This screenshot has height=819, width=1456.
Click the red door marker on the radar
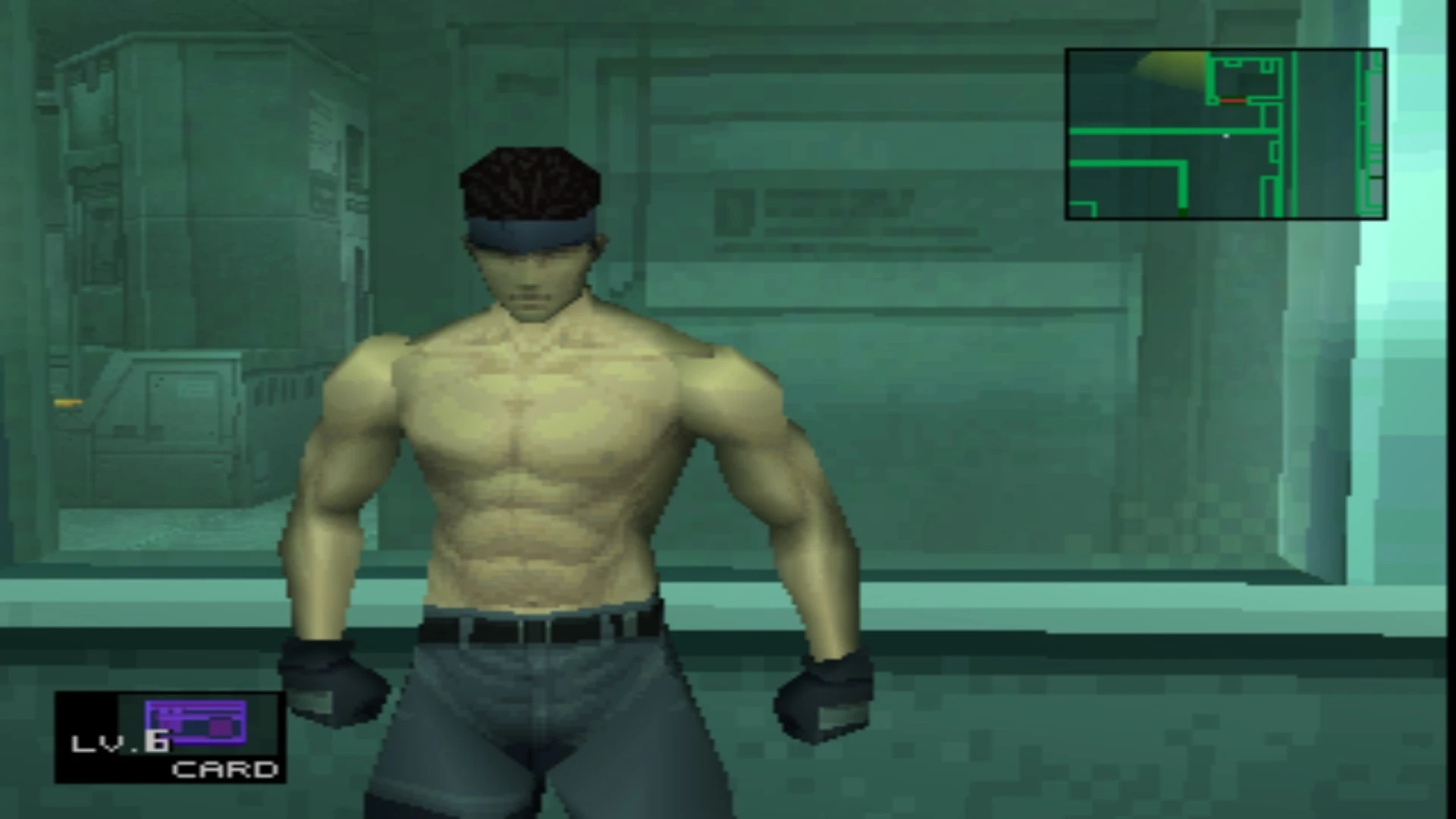[1233, 100]
